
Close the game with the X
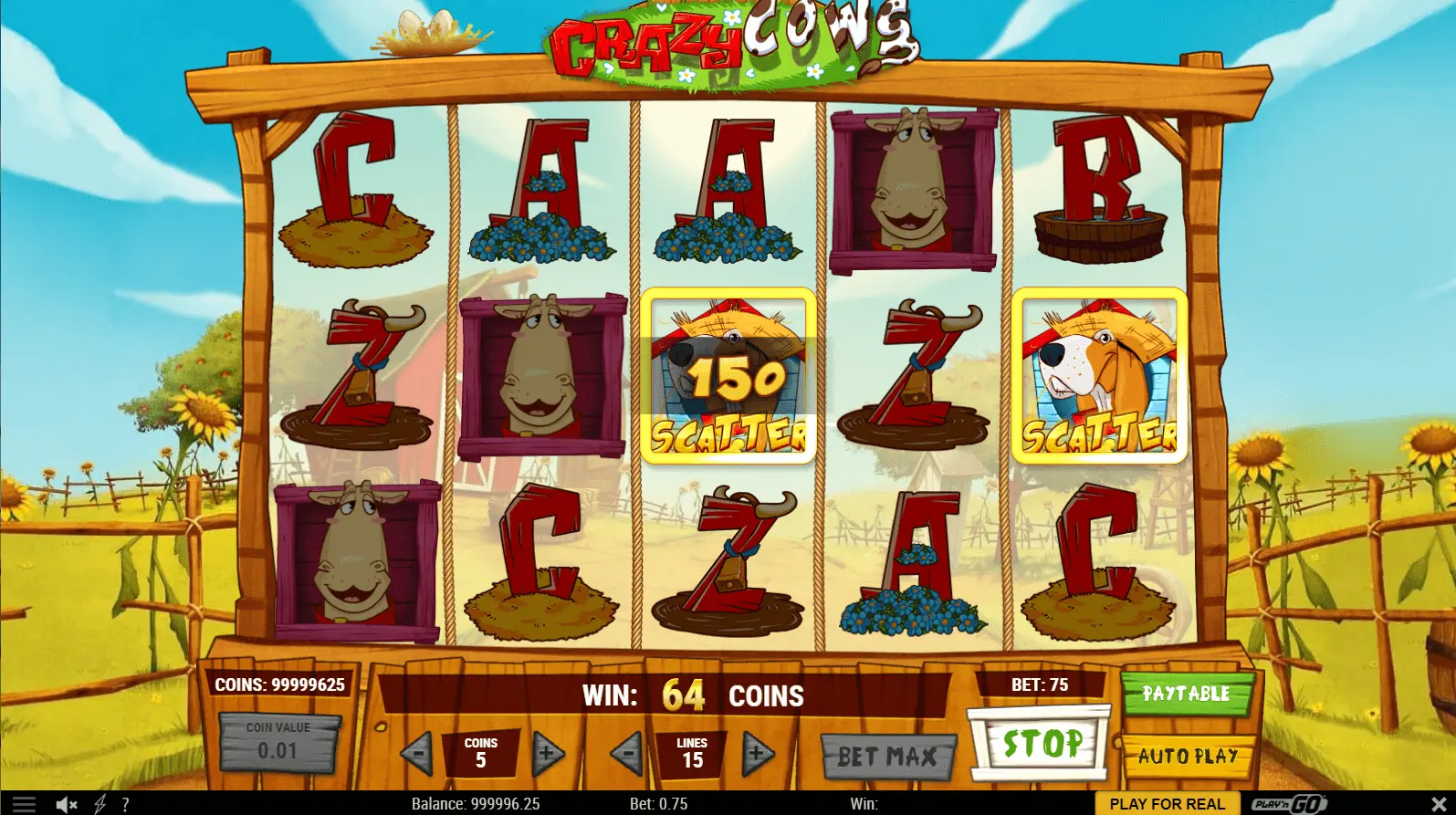(x=1439, y=804)
